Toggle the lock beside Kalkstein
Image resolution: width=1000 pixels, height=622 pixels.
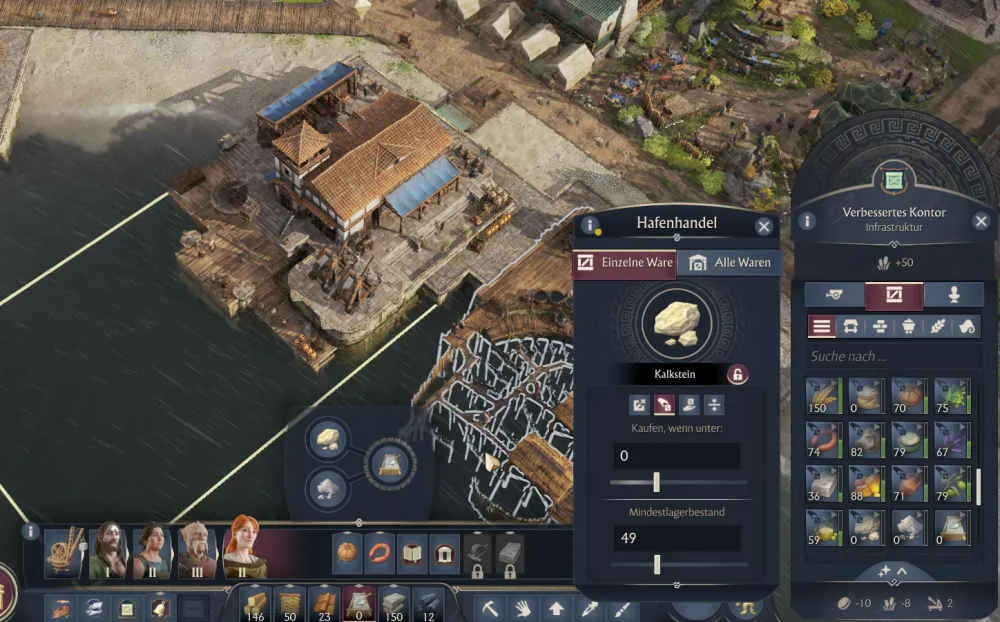click(x=737, y=375)
